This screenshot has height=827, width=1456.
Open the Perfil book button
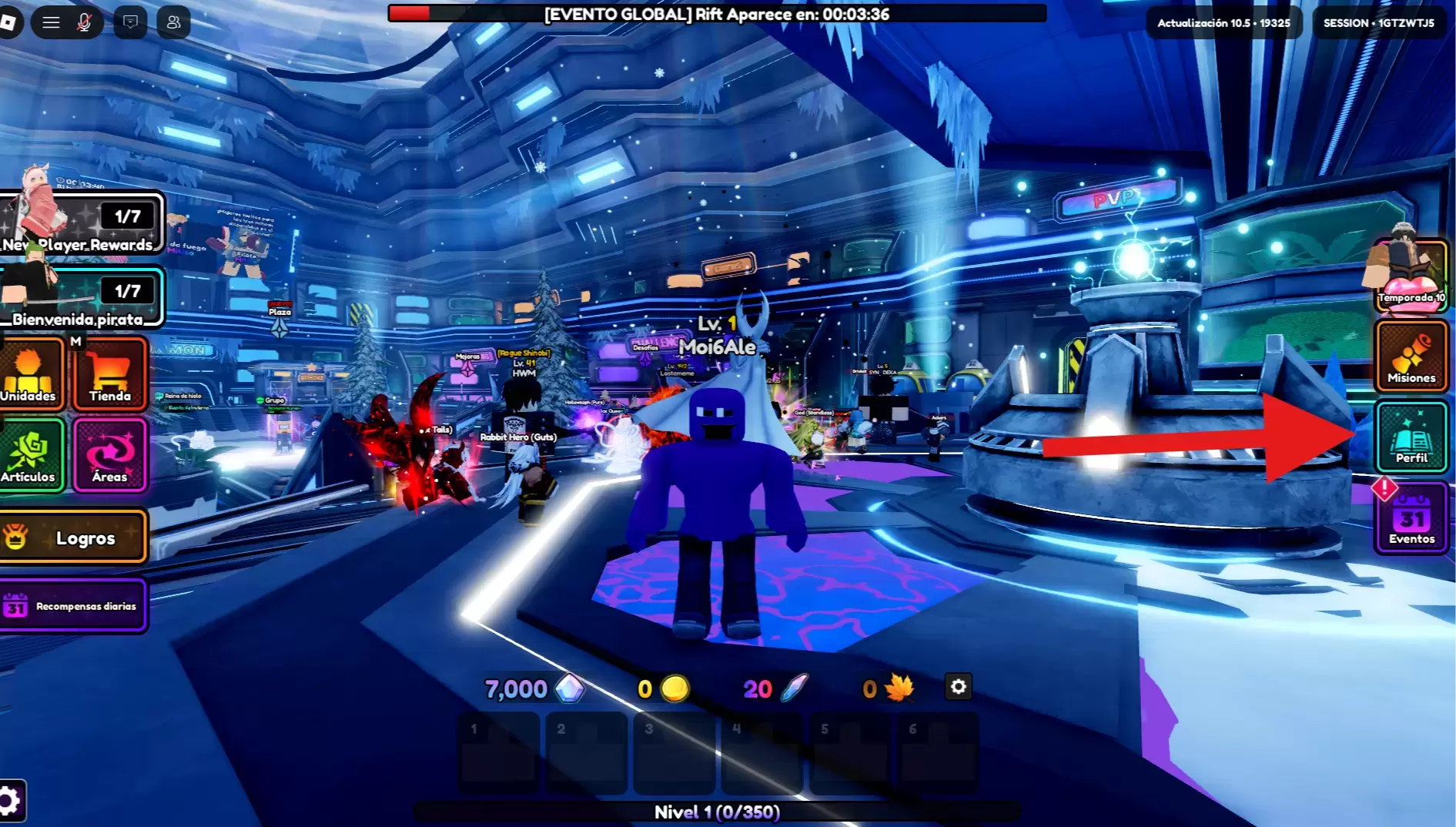[1411, 437]
